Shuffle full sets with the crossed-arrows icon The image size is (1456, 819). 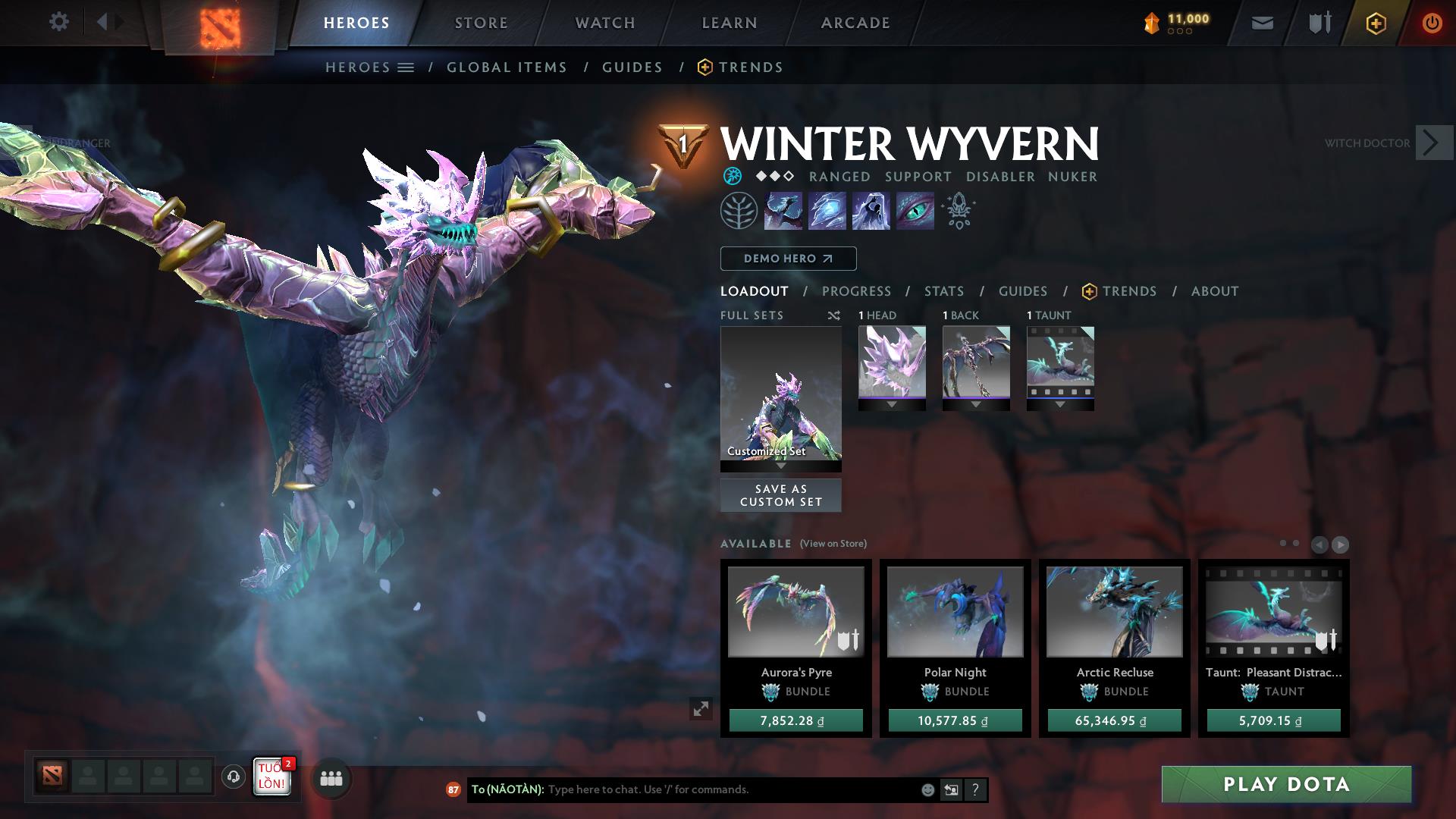tap(834, 315)
